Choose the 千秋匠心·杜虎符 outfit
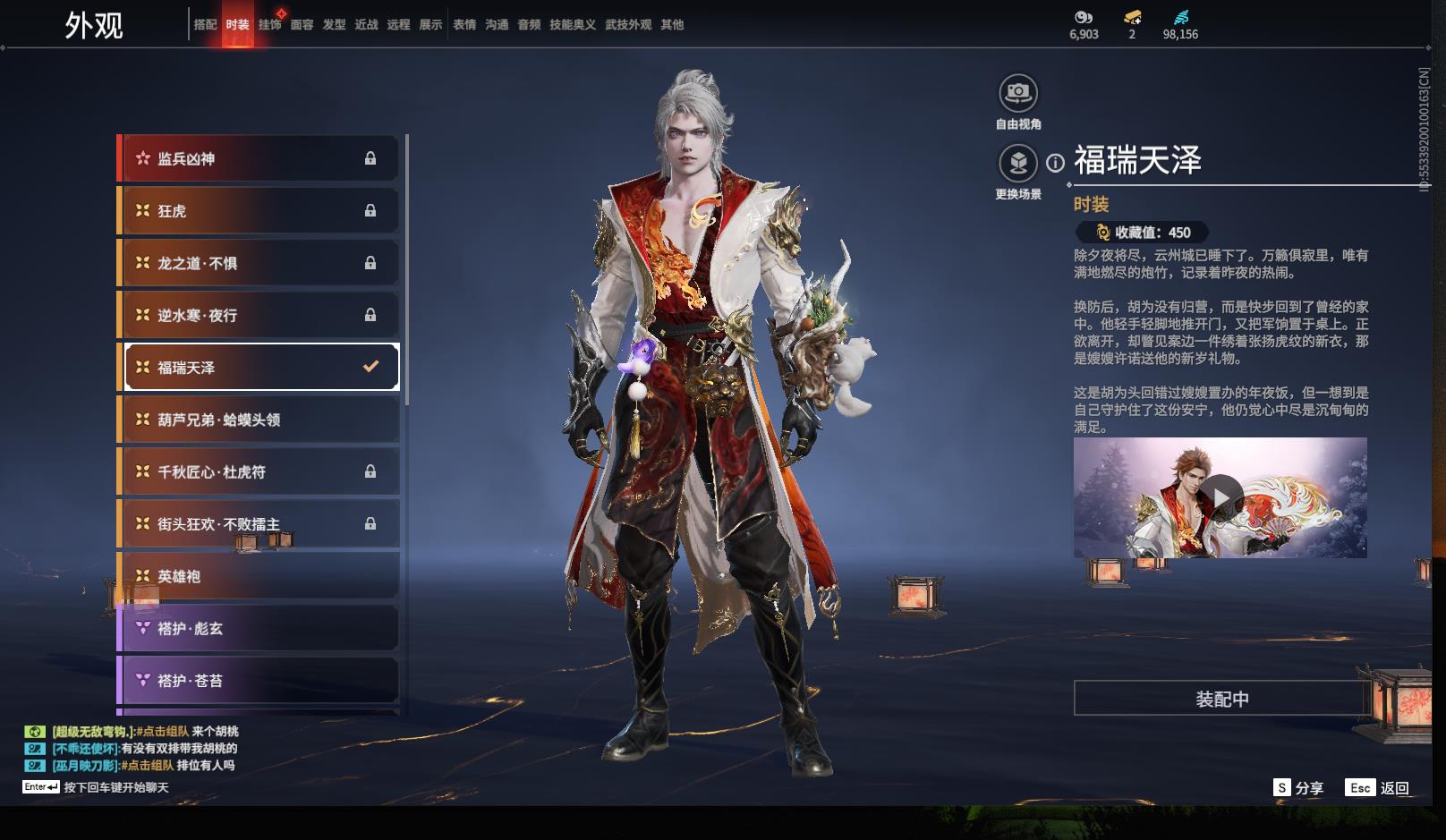Image resolution: width=1446 pixels, height=840 pixels. coord(259,471)
